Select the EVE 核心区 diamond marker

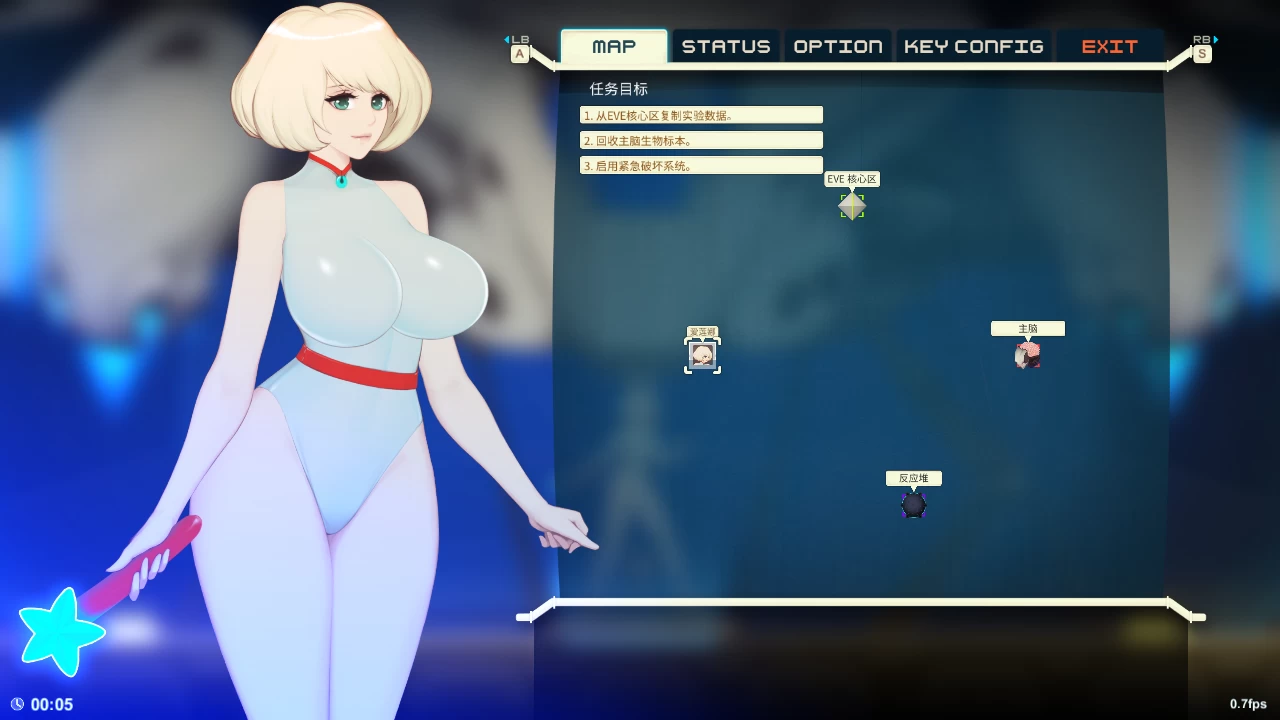(851, 206)
